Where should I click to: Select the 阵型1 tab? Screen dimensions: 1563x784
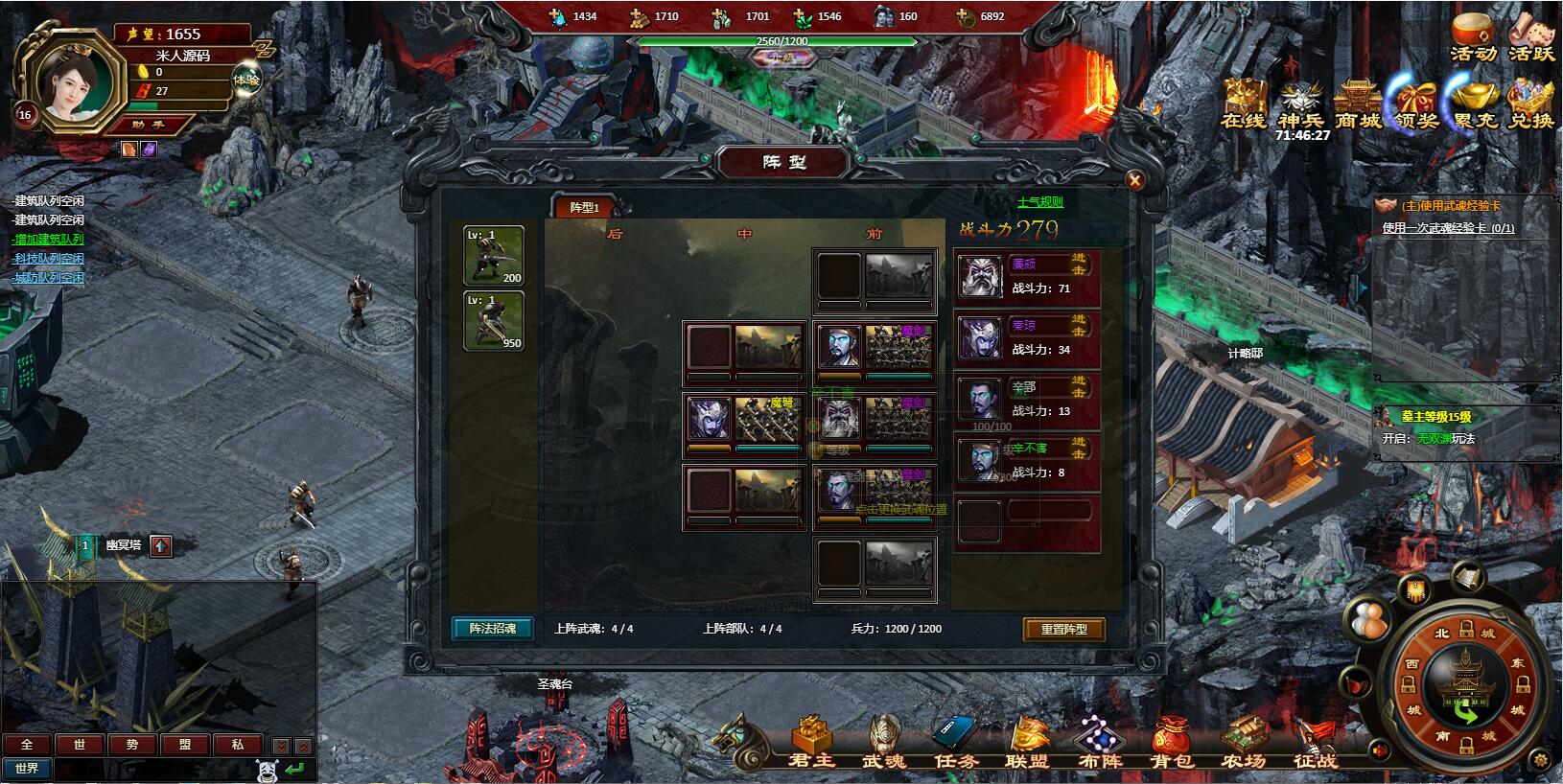tap(584, 207)
